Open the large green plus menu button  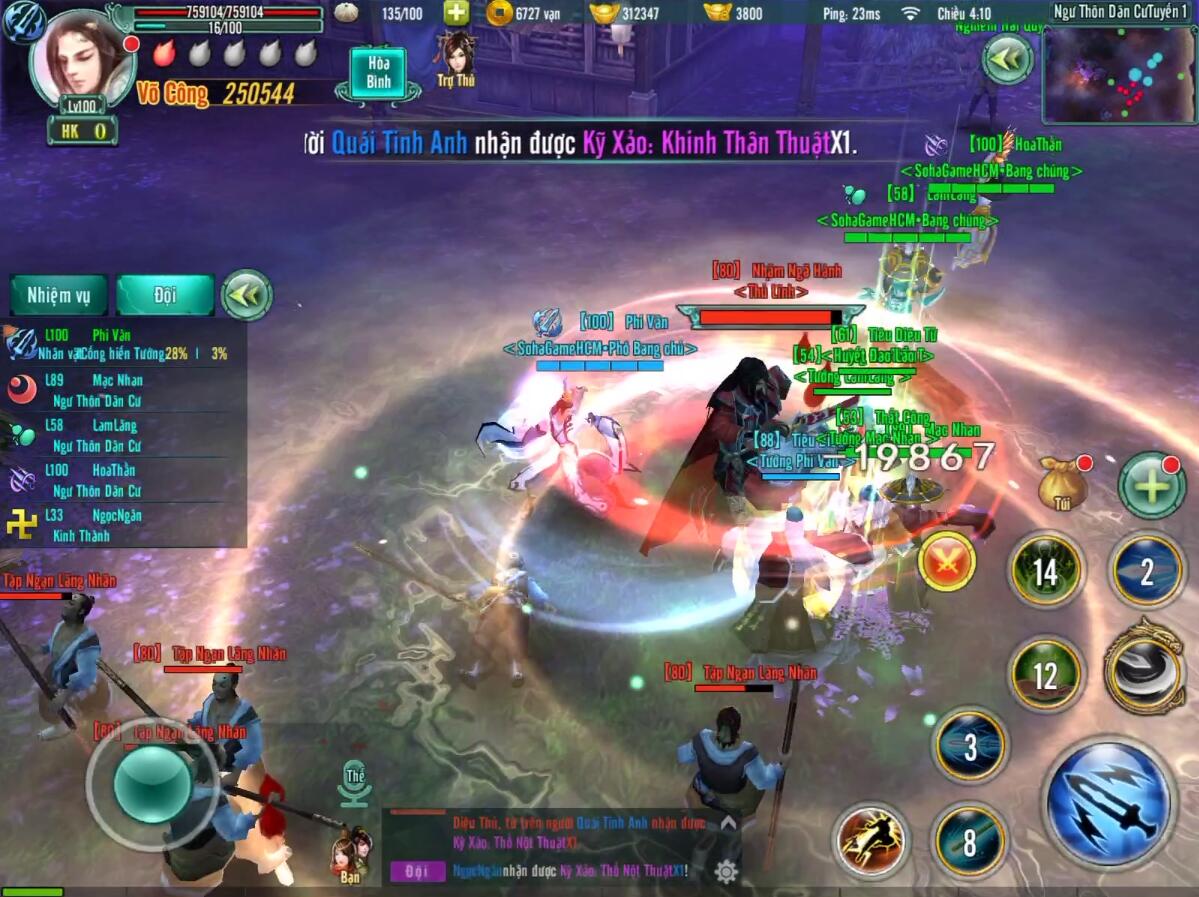click(1151, 486)
